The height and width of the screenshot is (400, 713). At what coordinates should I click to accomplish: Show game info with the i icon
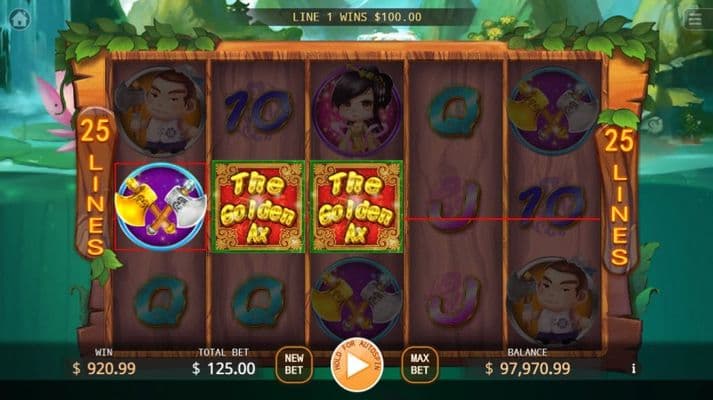coord(633,368)
